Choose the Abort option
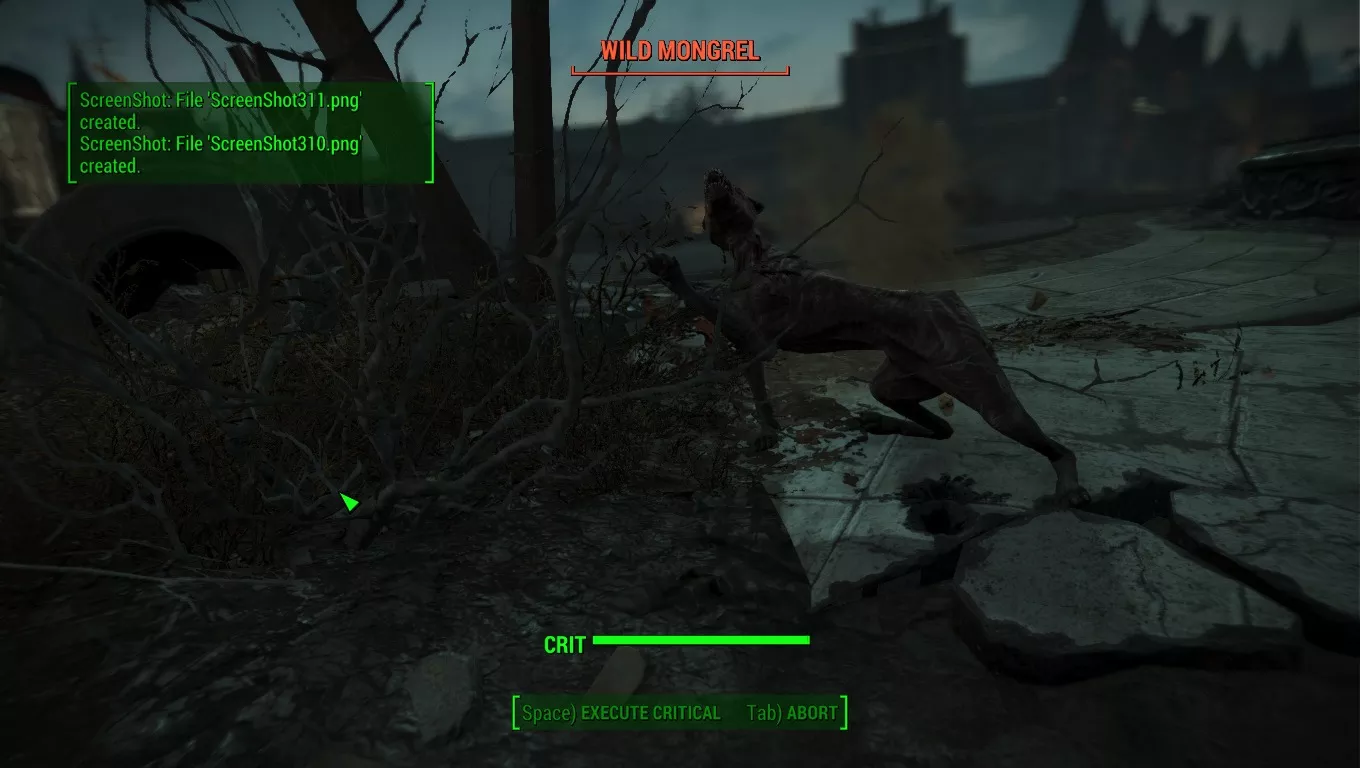The width and height of the screenshot is (1360, 768). [x=791, y=713]
